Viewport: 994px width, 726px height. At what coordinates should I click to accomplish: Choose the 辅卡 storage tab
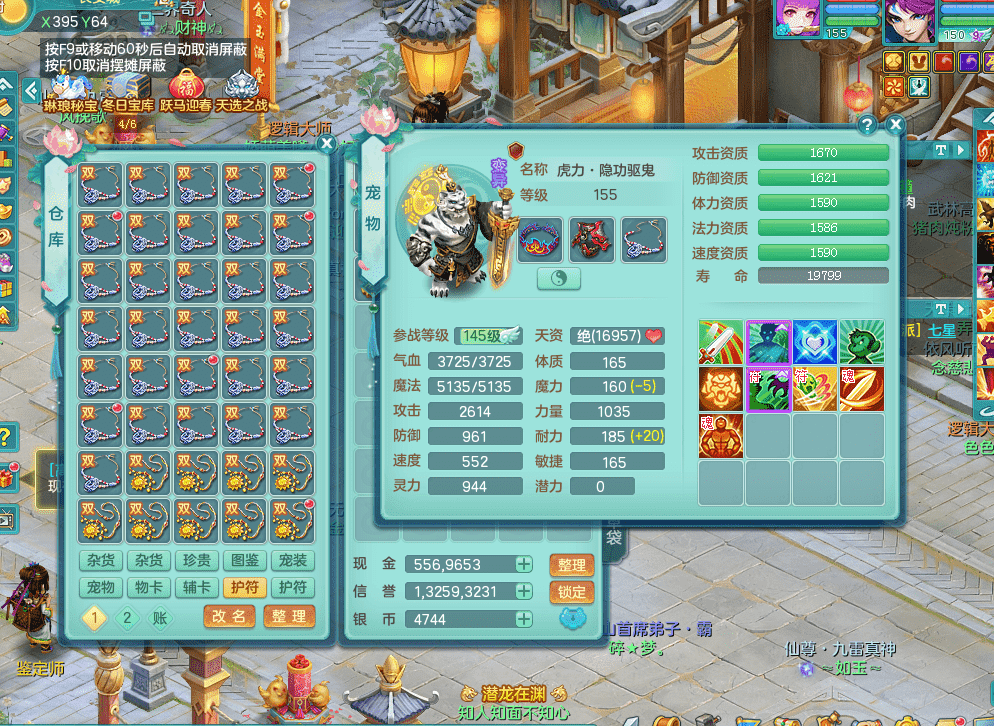pyautogui.click(x=197, y=588)
